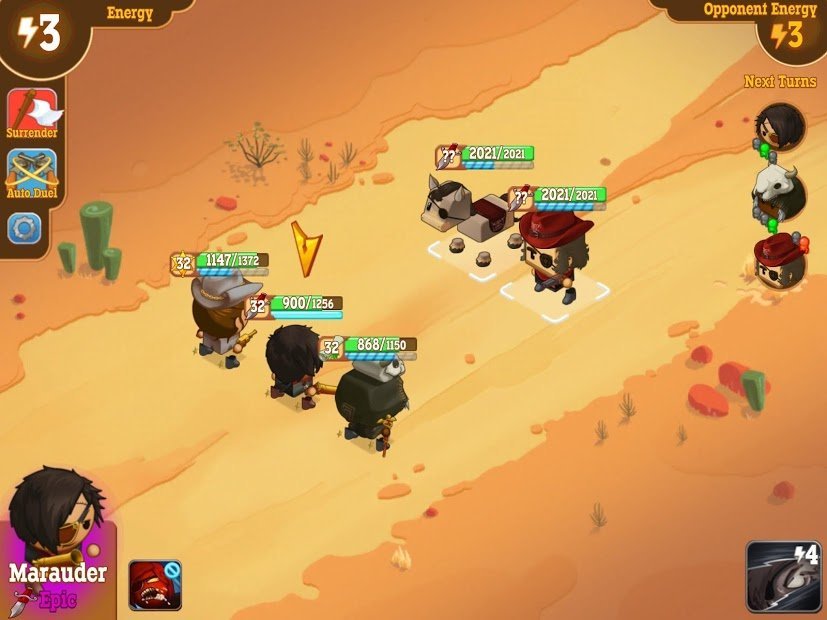Click the Surrender button
This screenshot has width=827, height=620.
(32, 113)
